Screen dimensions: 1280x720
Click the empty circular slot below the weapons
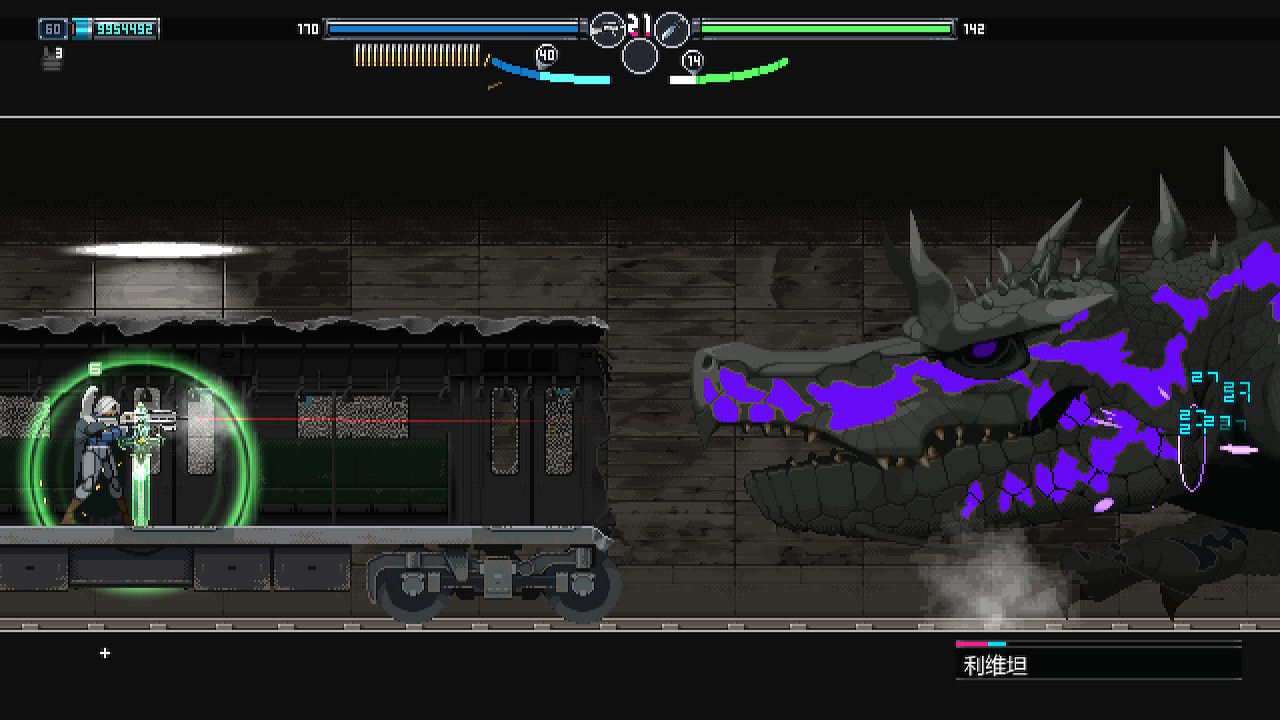[640, 56]
